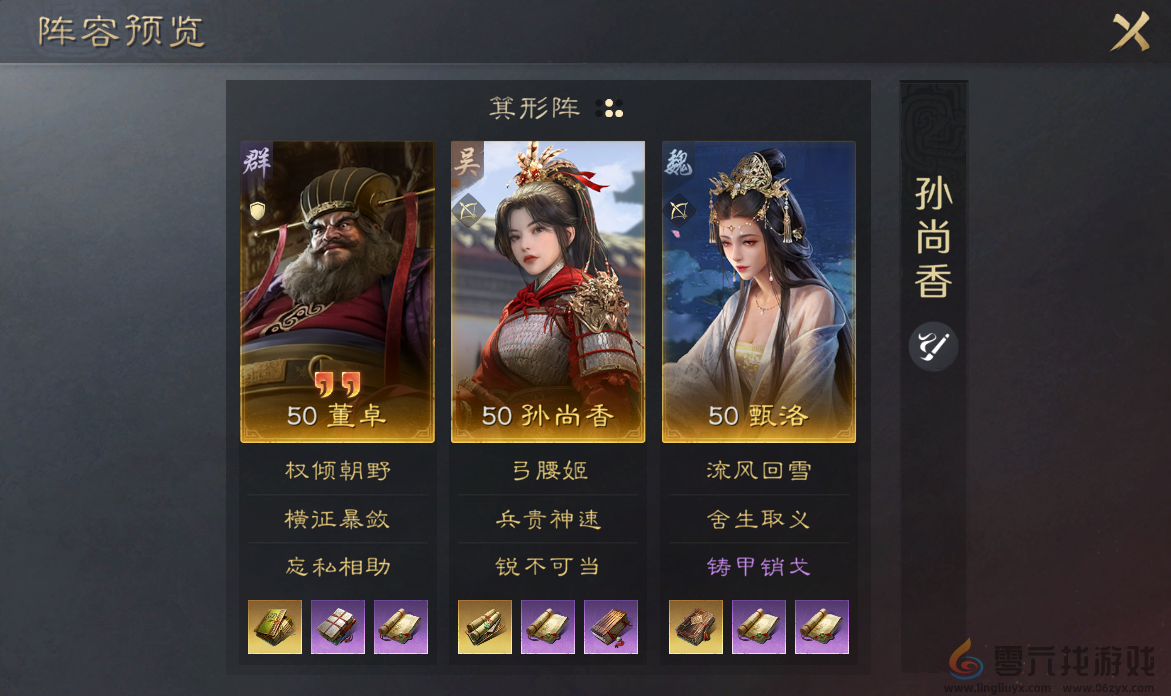Viewport: 1171px width, 696px height.
Task: Show the 流风回雪 skill details
Action: [759, 470]
